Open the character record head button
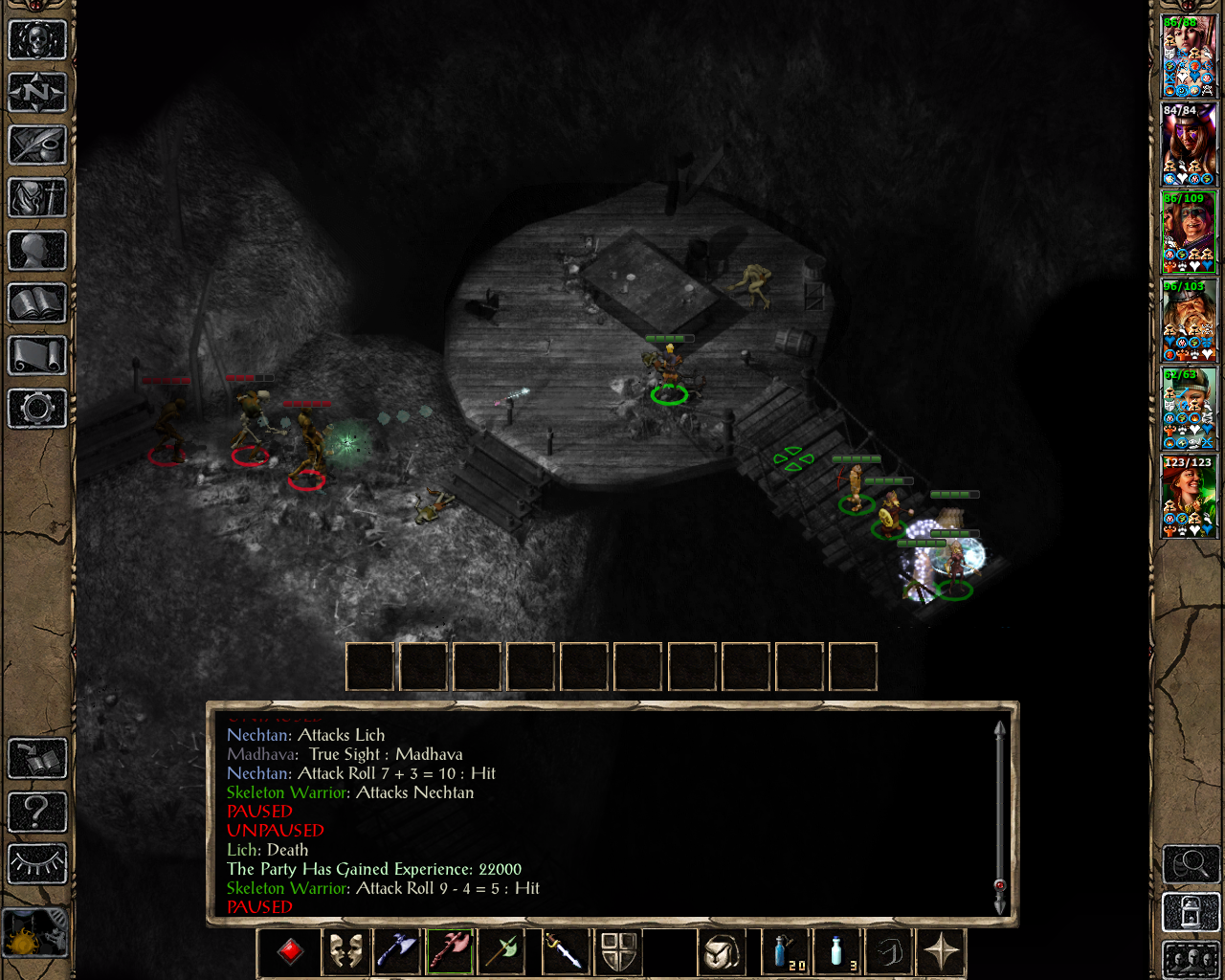 coord(37,251)
